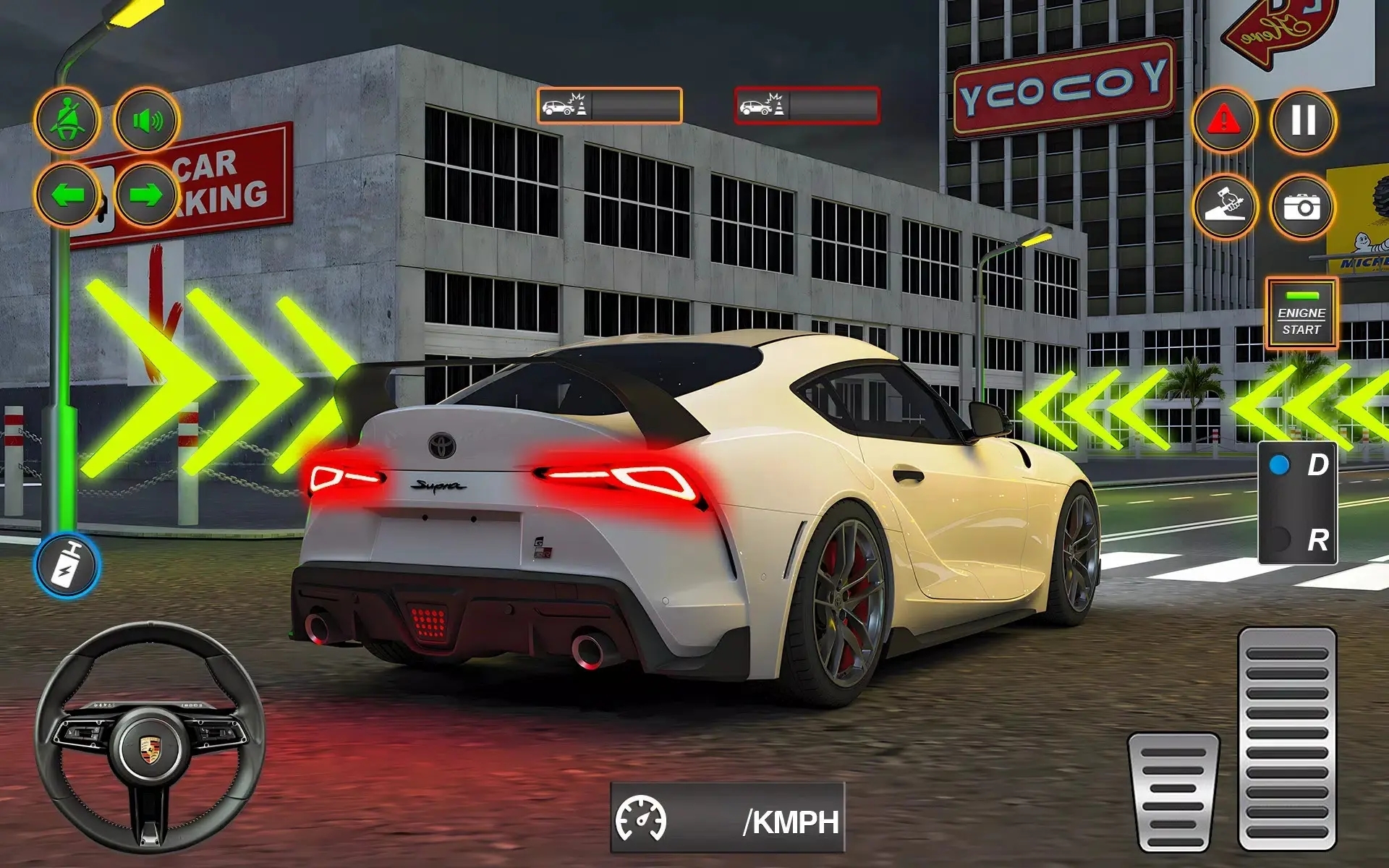Mute the sound speaker button
This screenshot has height=868, width=1389.
pyautogui.click(x=147, y=120)
